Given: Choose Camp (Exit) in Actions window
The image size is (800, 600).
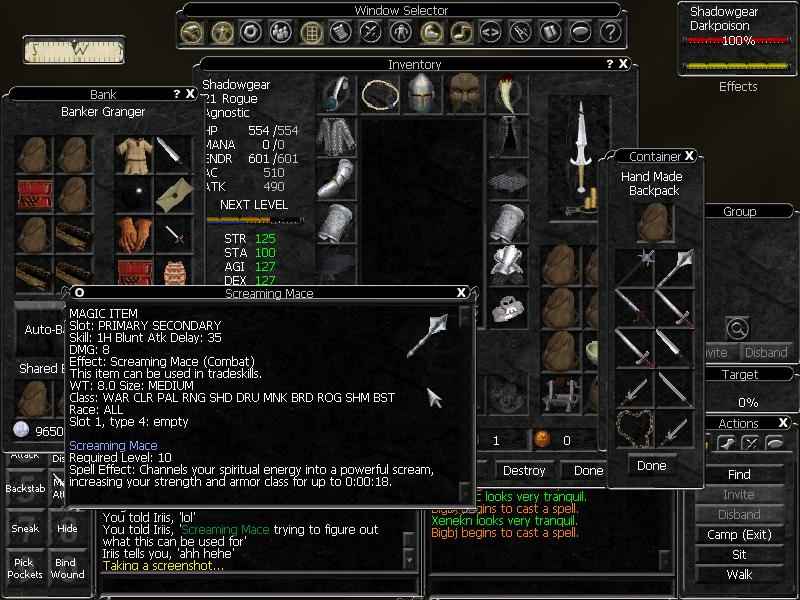Looking at the screenshot, I should [x=739, y=534].
